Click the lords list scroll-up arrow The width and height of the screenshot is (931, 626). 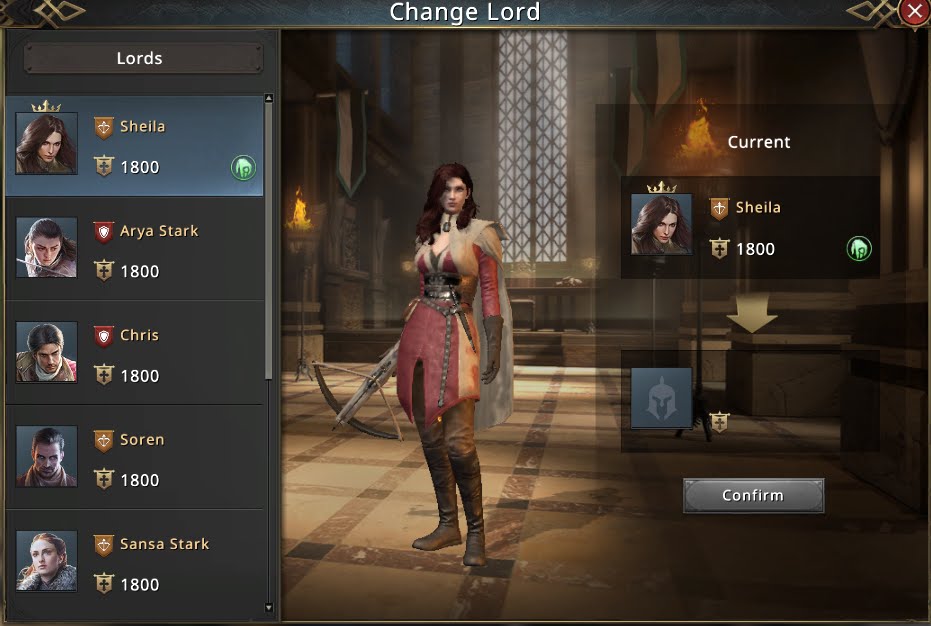pyautogui.click(x=268, y=99)
